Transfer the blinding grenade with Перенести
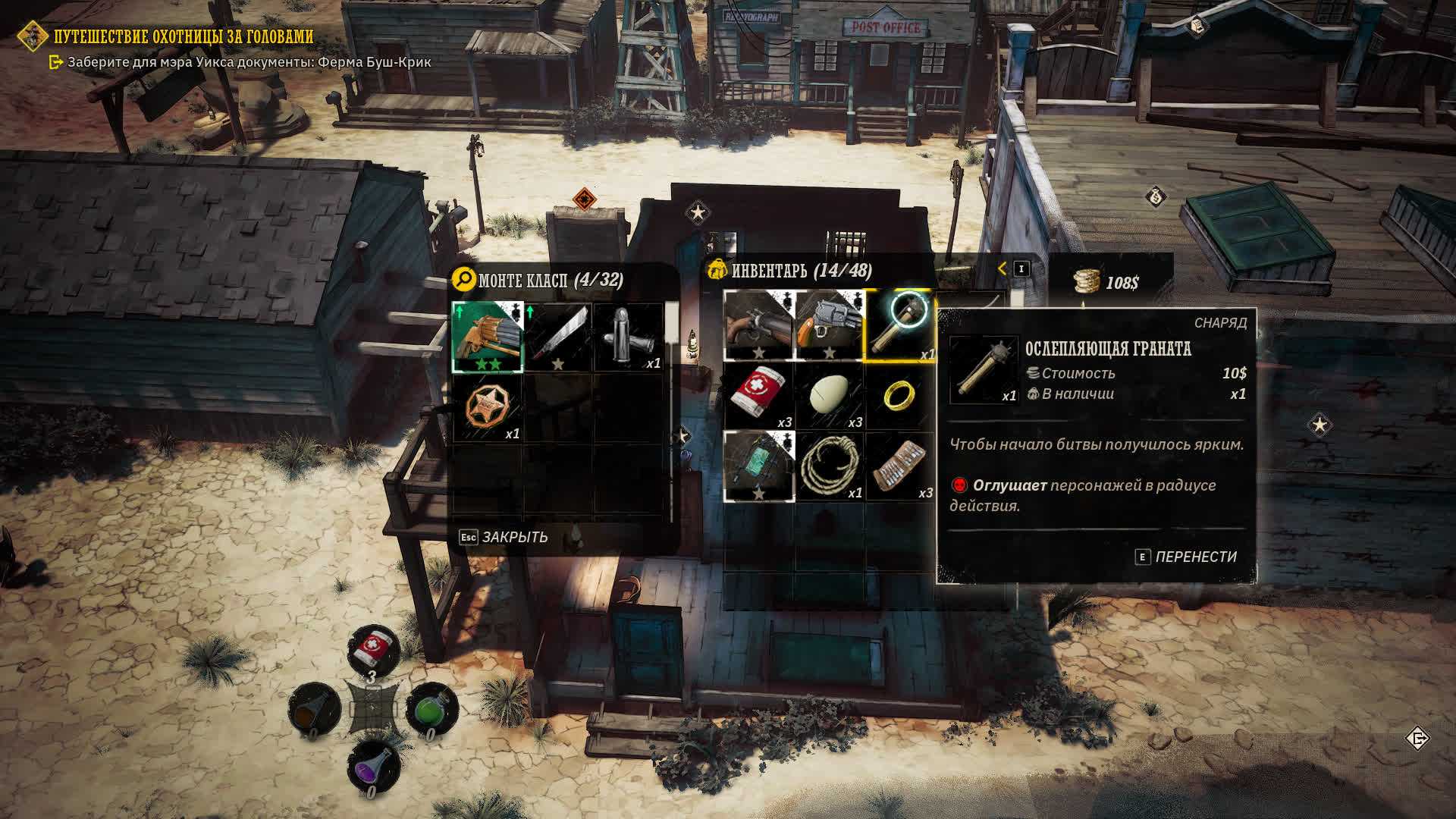This screenshot has height=819, width=1456. pos(1186,557)
